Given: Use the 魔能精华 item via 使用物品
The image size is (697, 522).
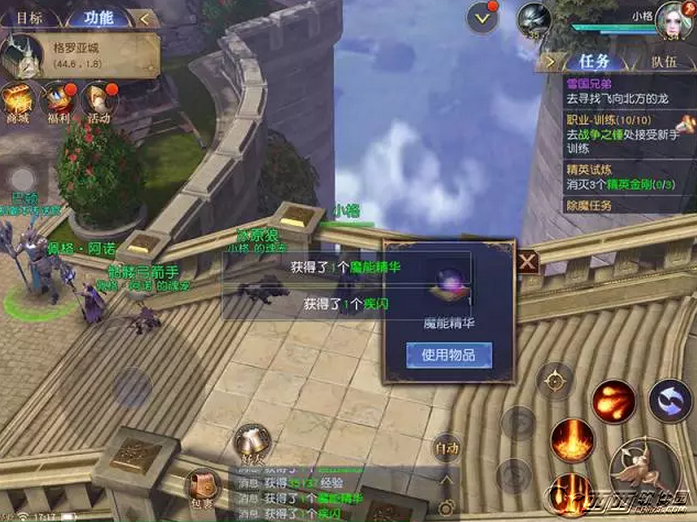Looking at the screenshot, I should [x=448, y=354].
